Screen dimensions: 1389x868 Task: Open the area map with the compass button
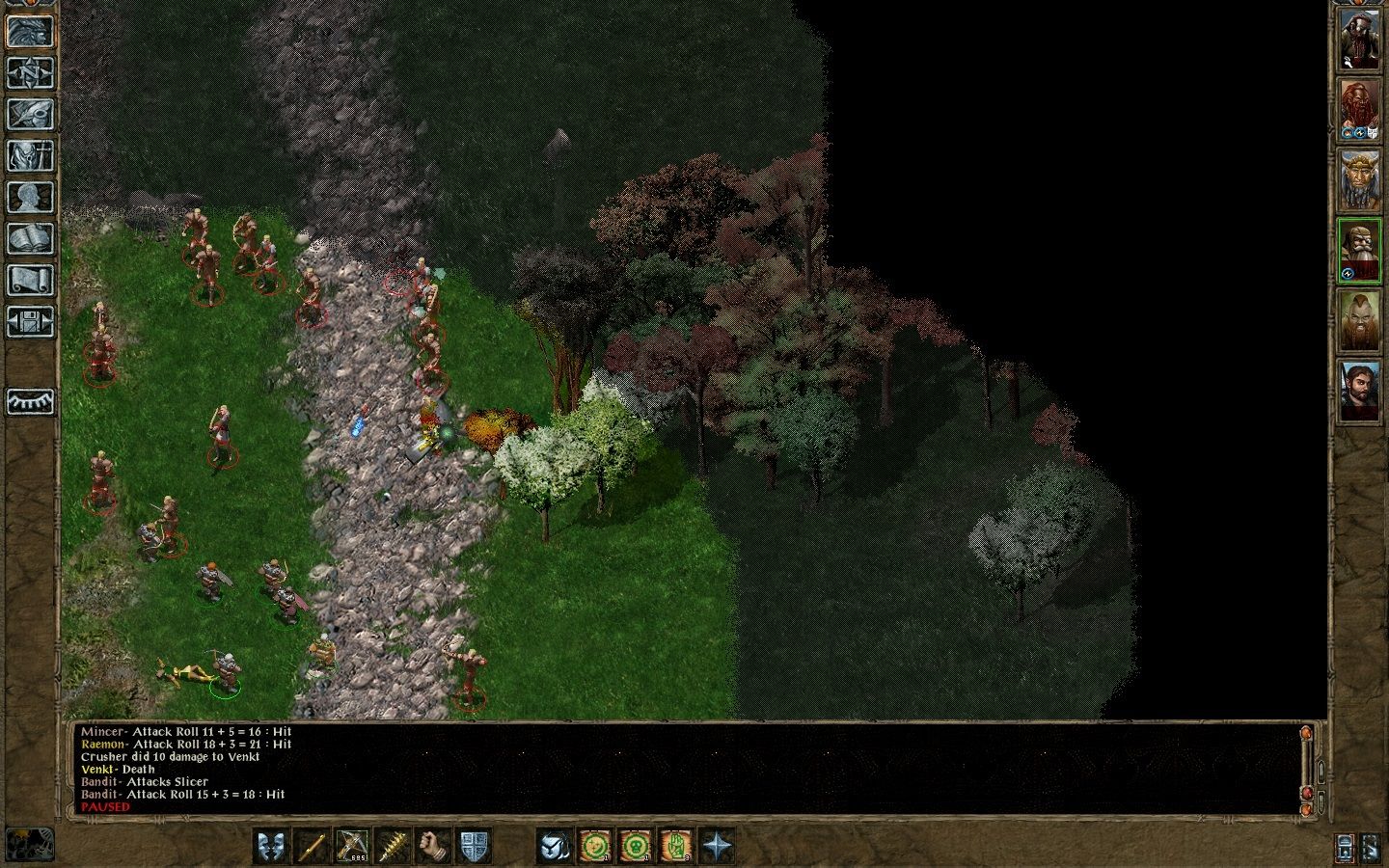(x=30, y=72)
